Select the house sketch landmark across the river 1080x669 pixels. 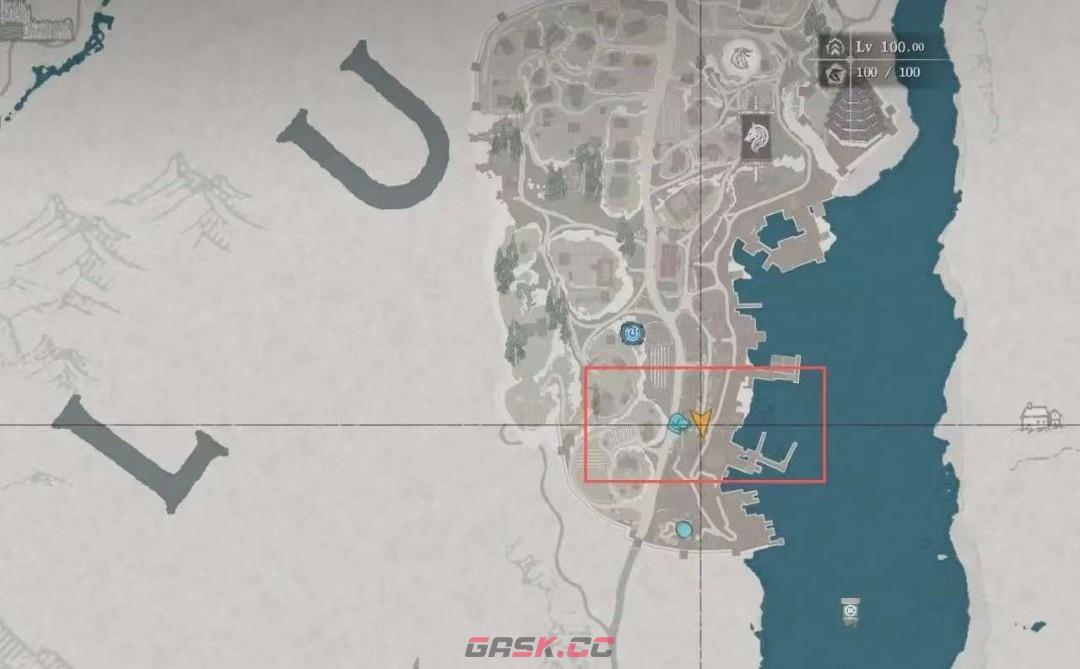(x=1040, y=416)
